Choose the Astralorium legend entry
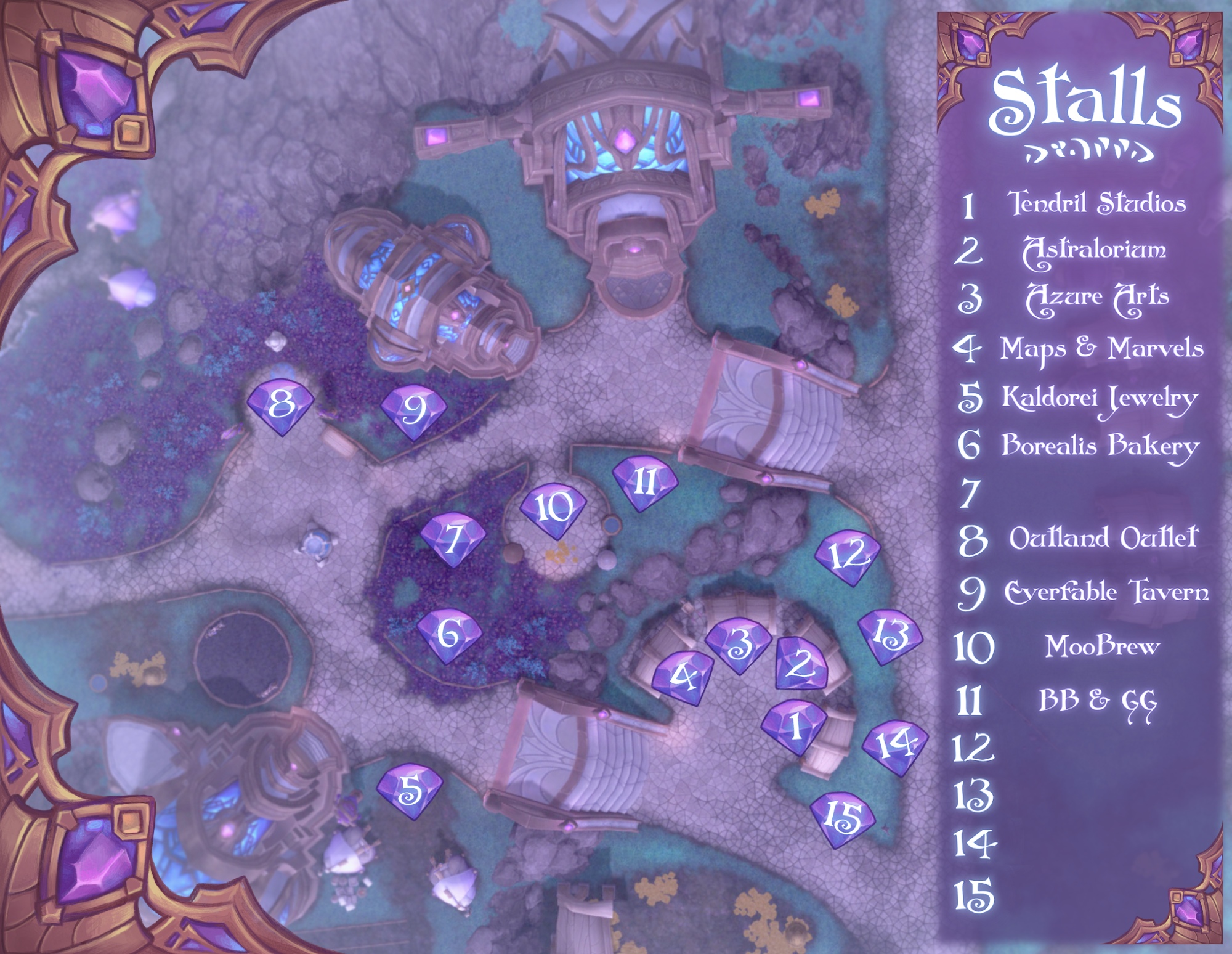This screenshot has width=1232, height=954. pyautogui.click(x=1094, y=251)
